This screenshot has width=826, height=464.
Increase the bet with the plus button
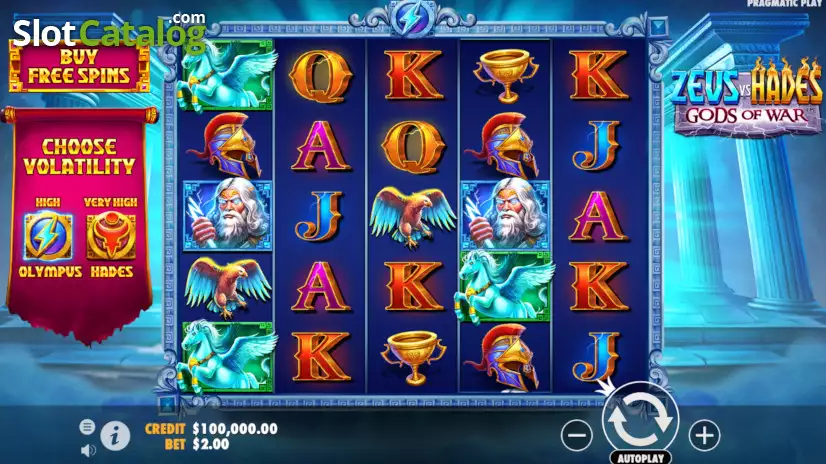705,435
